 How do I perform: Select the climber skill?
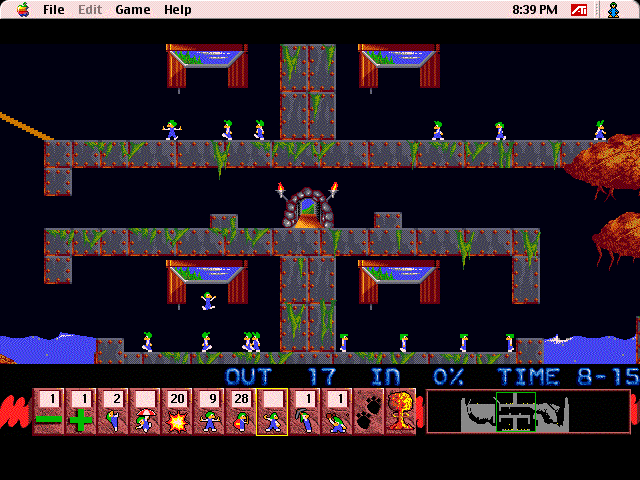point(112,412)
